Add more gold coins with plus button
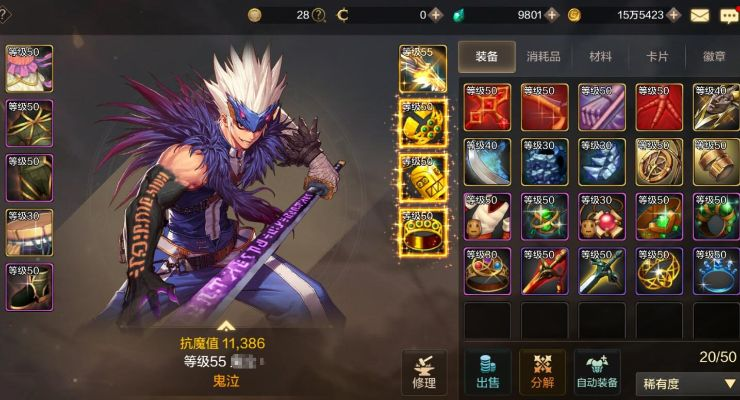The image size is (740, 400). click(x=674, y=15)
